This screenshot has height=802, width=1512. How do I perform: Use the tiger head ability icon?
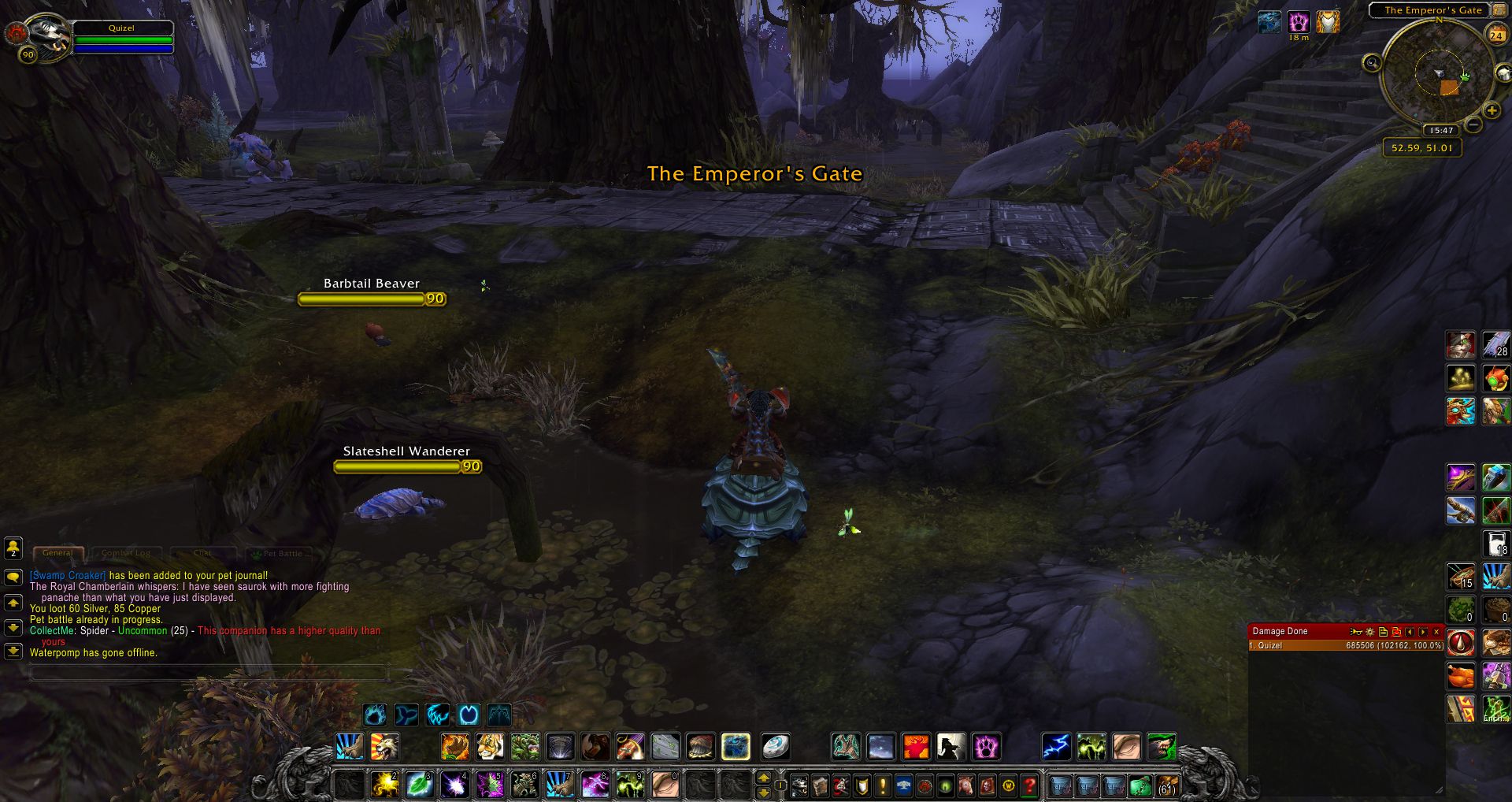click(490, 746)
